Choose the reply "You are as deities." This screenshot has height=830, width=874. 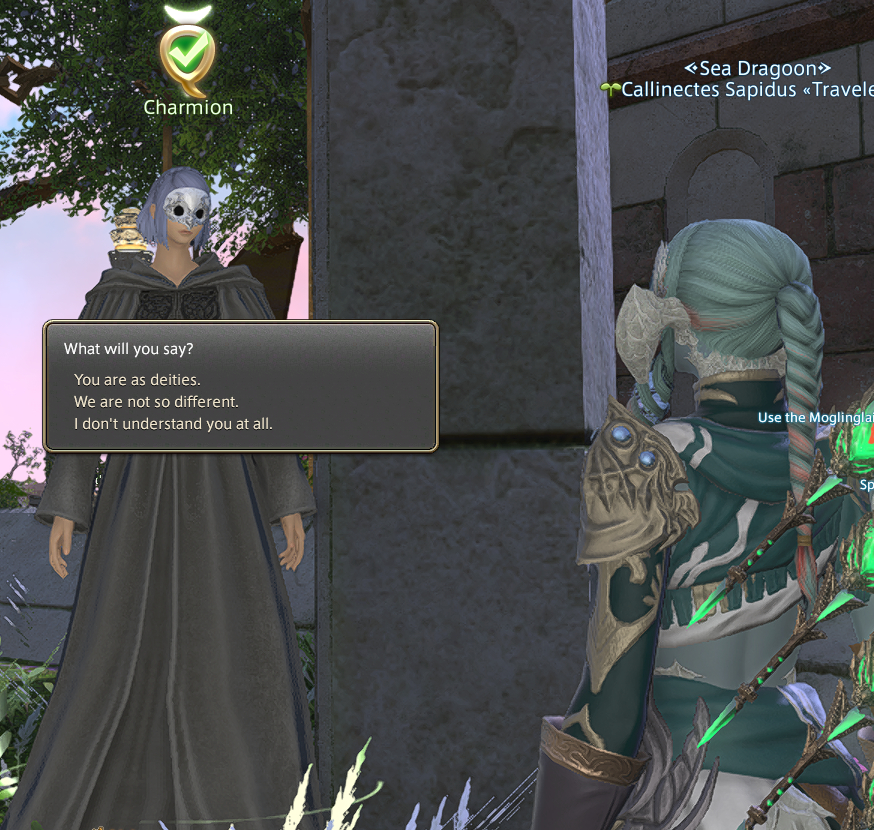point(136,380)
